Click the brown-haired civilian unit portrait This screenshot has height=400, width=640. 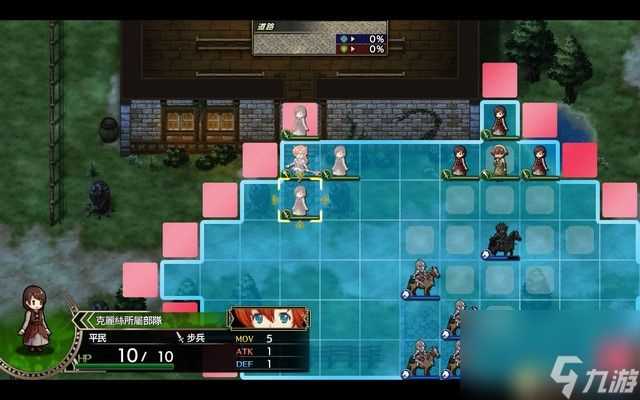pyautogui.click(x=36, y=320)
